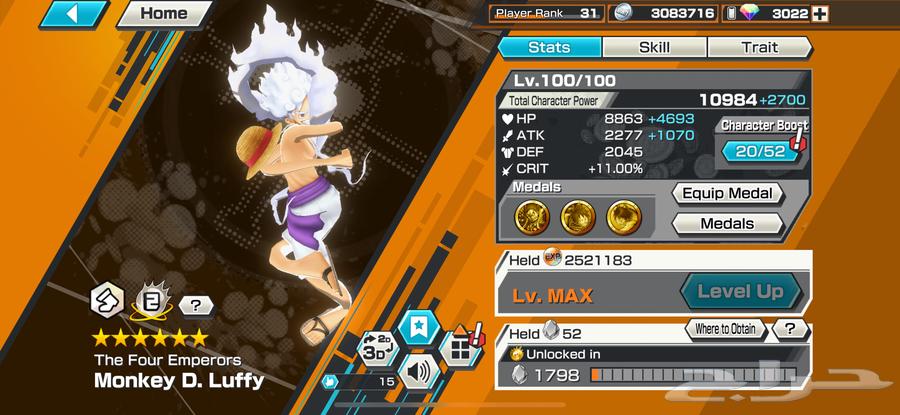
Task: Show Where to Obtain info
Action: tap(726, 329)
